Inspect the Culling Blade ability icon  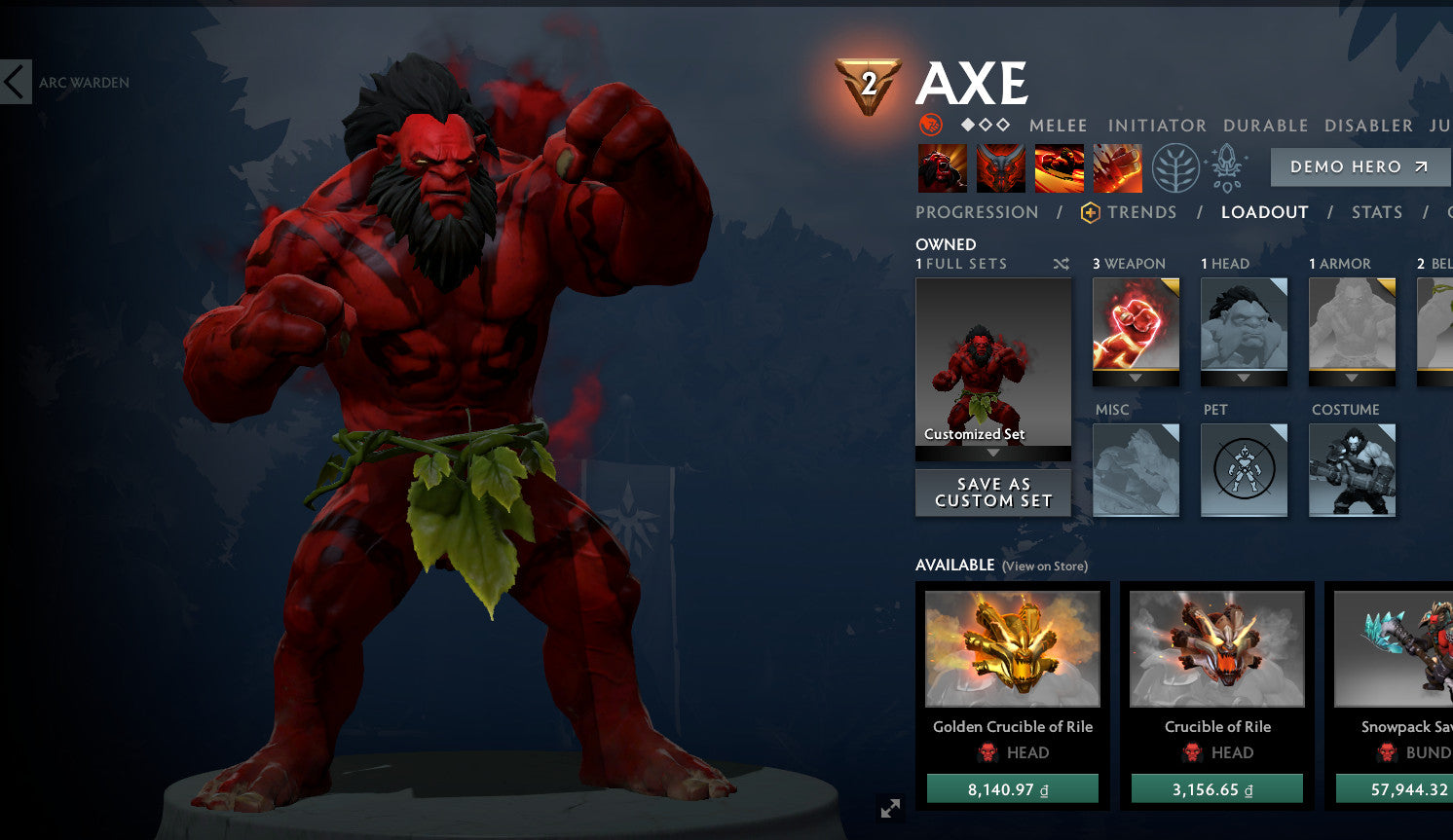tap(1117, 166)
